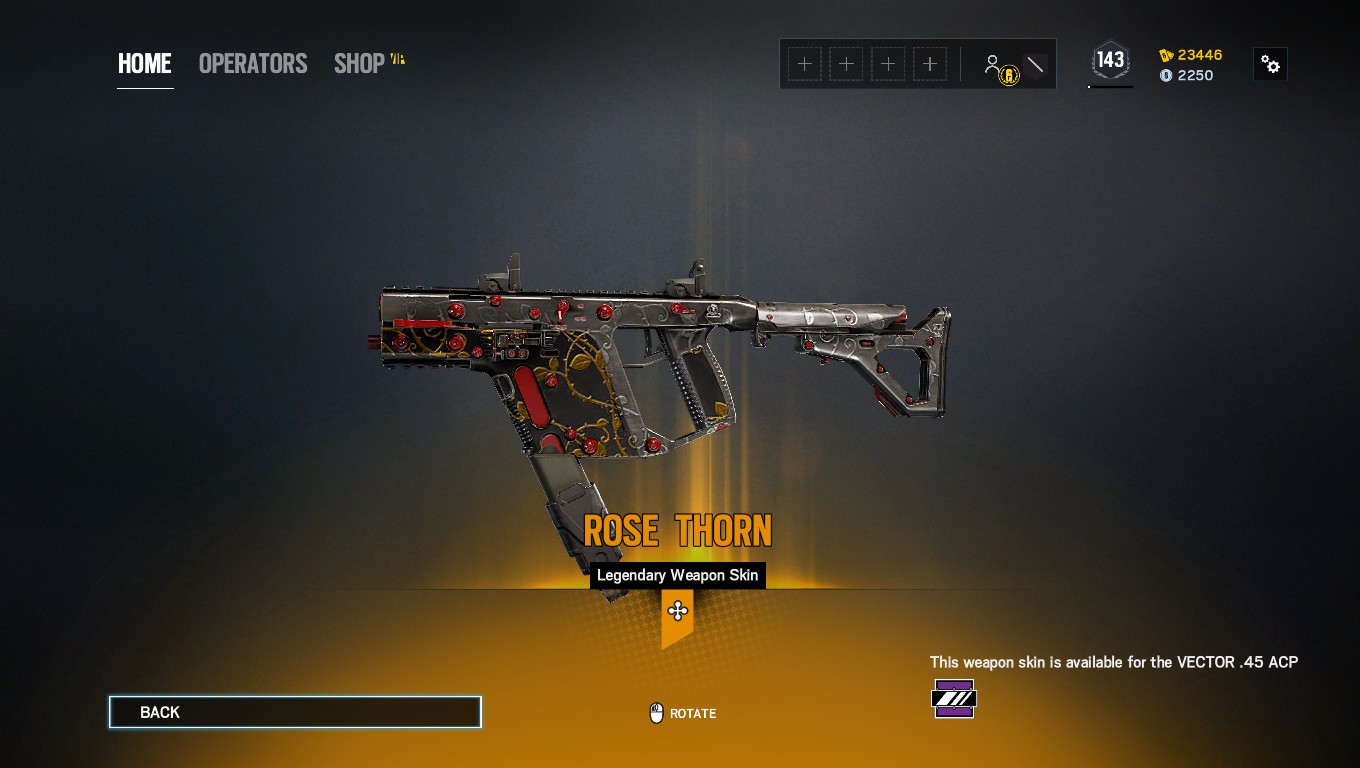Open the friends and party icon
The width and height of the screenshot is (1360, 768).
(995, 63)
